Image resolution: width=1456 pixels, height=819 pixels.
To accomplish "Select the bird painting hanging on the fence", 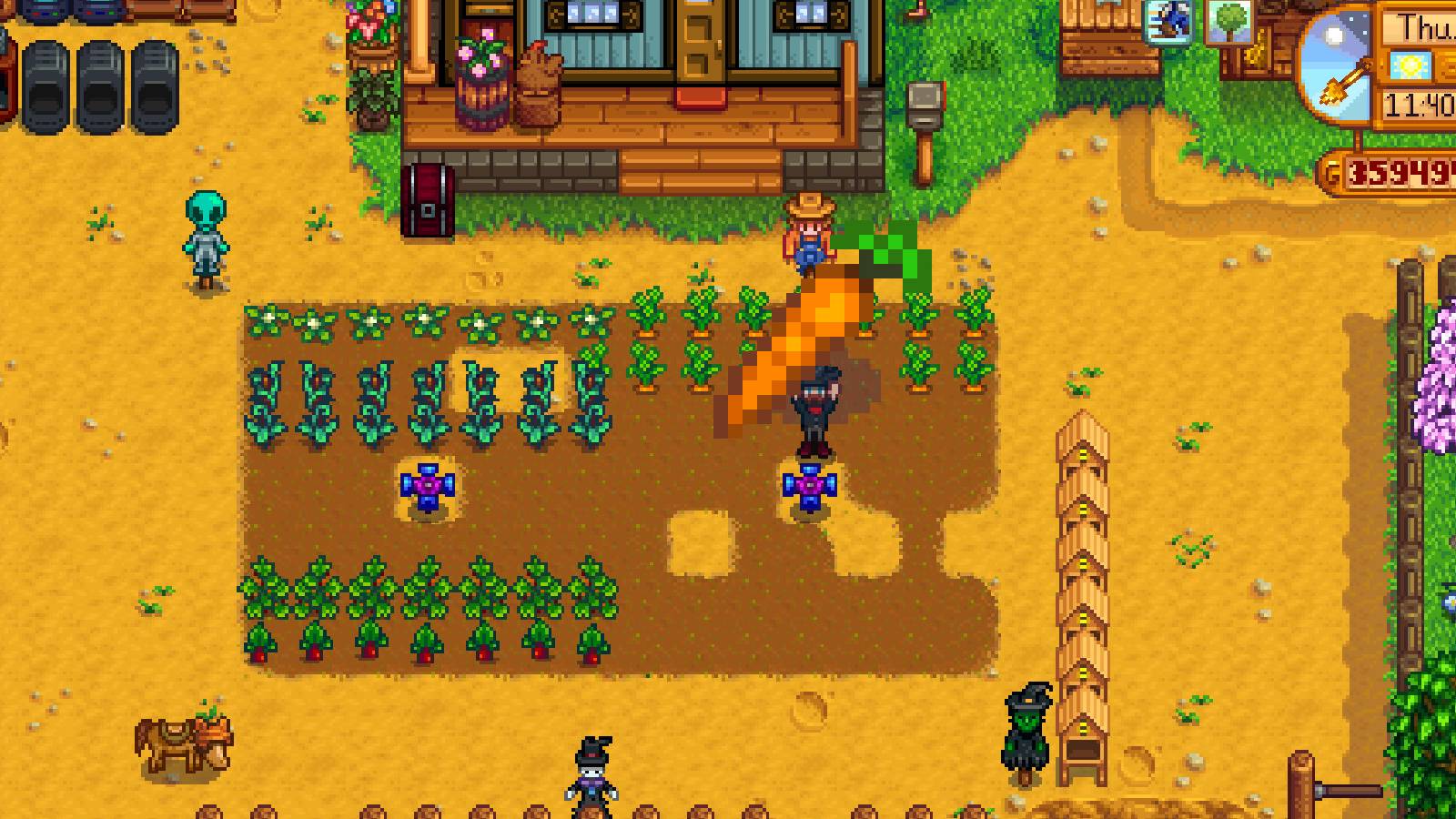I will 1169,23.
